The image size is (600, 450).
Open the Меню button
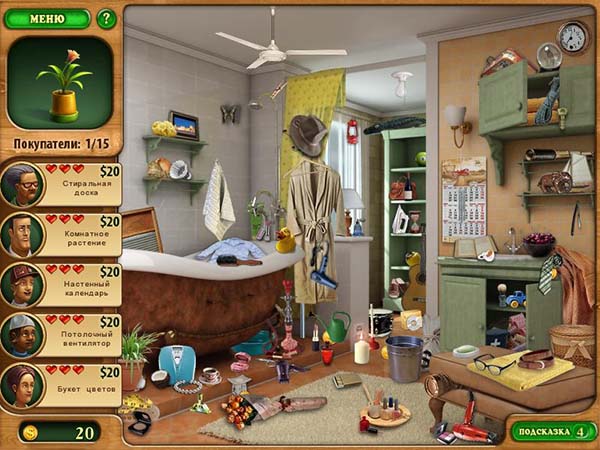pyautogui.click(x=47, y=18)
